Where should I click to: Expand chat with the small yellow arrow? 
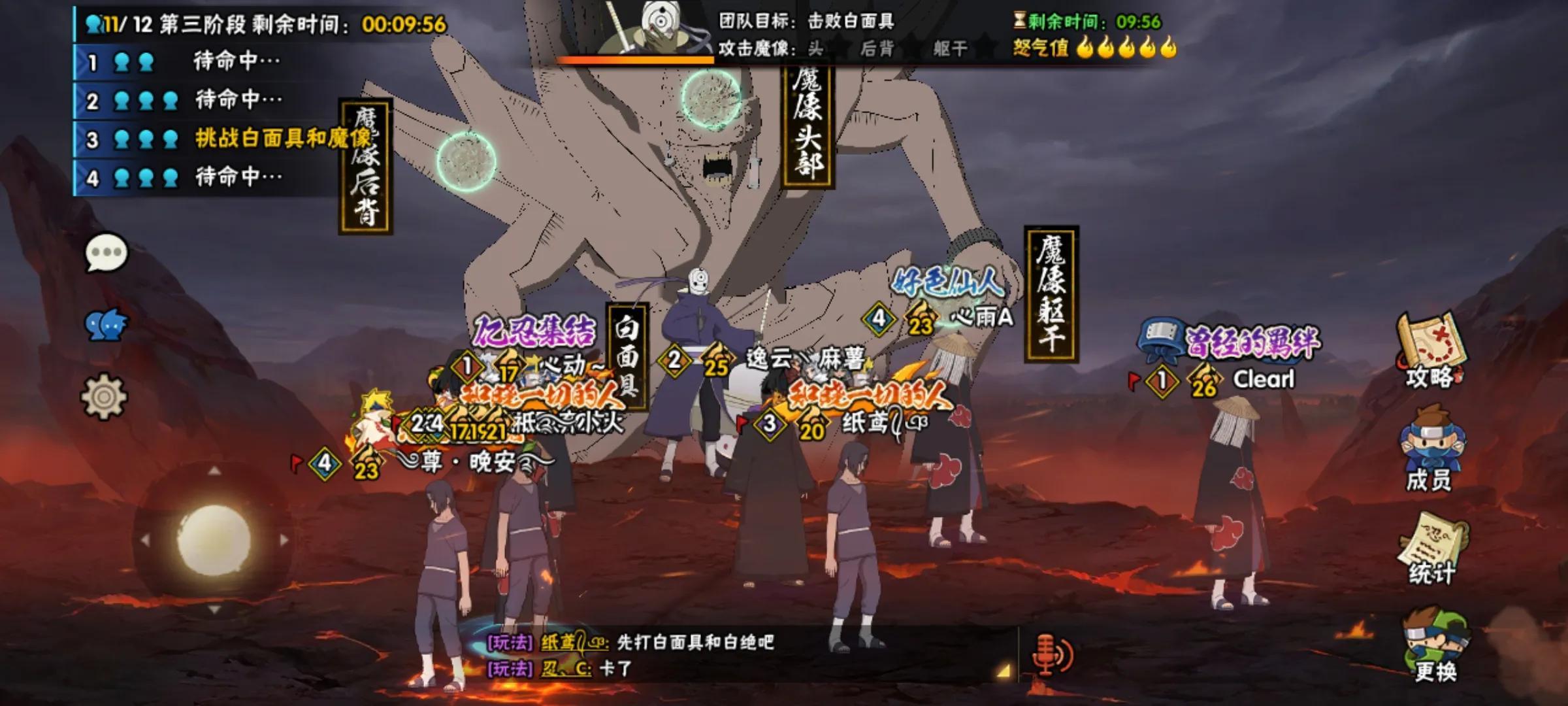(1003, 671)
